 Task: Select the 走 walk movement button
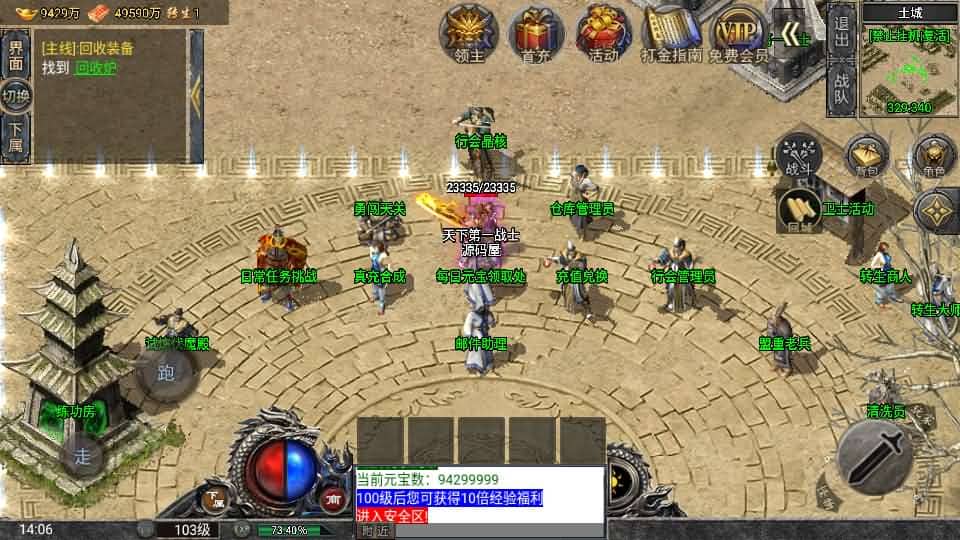(x=83, y=456)
